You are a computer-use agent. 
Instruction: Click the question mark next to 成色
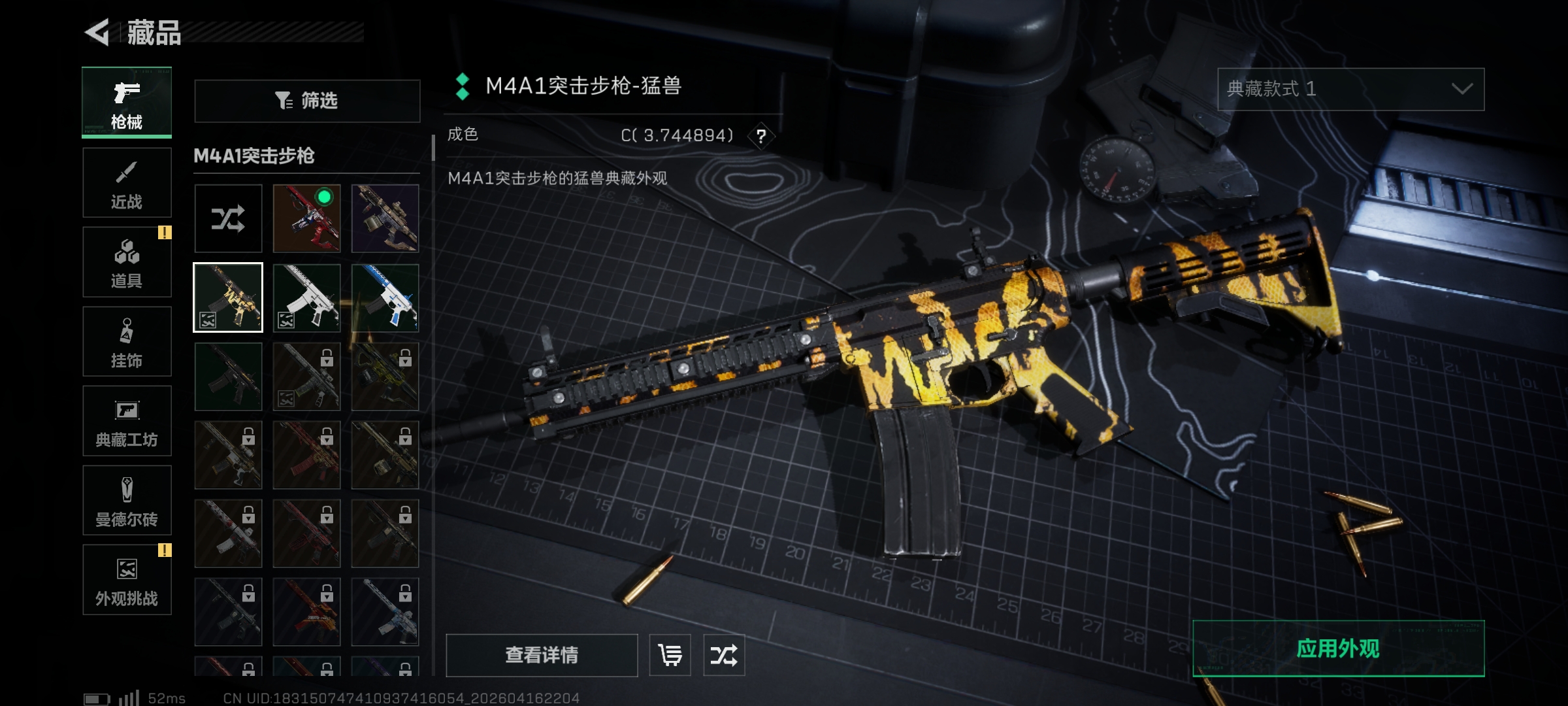(761, 136)
